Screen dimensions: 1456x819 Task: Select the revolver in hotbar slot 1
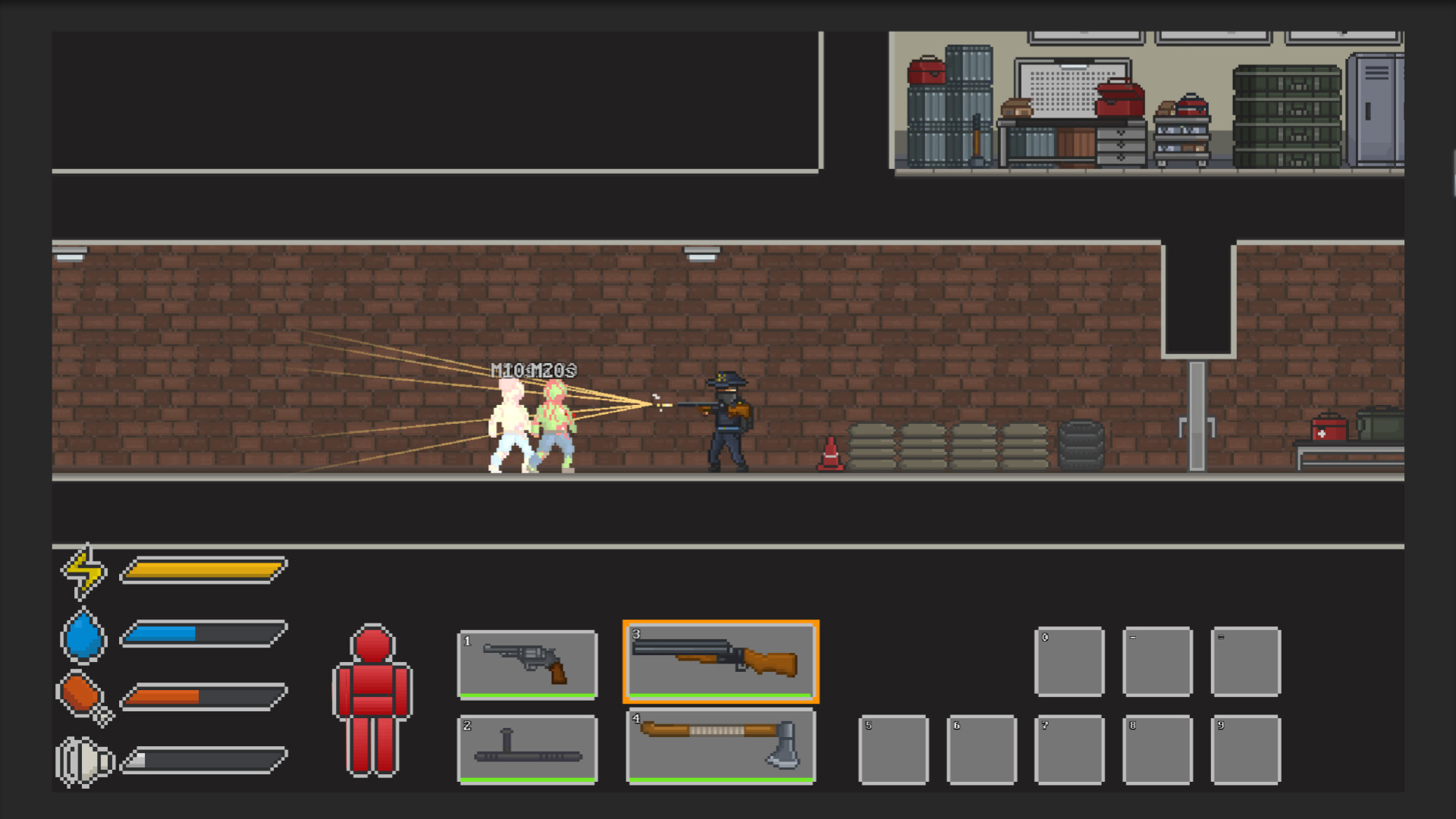click(x=527, y=664)
